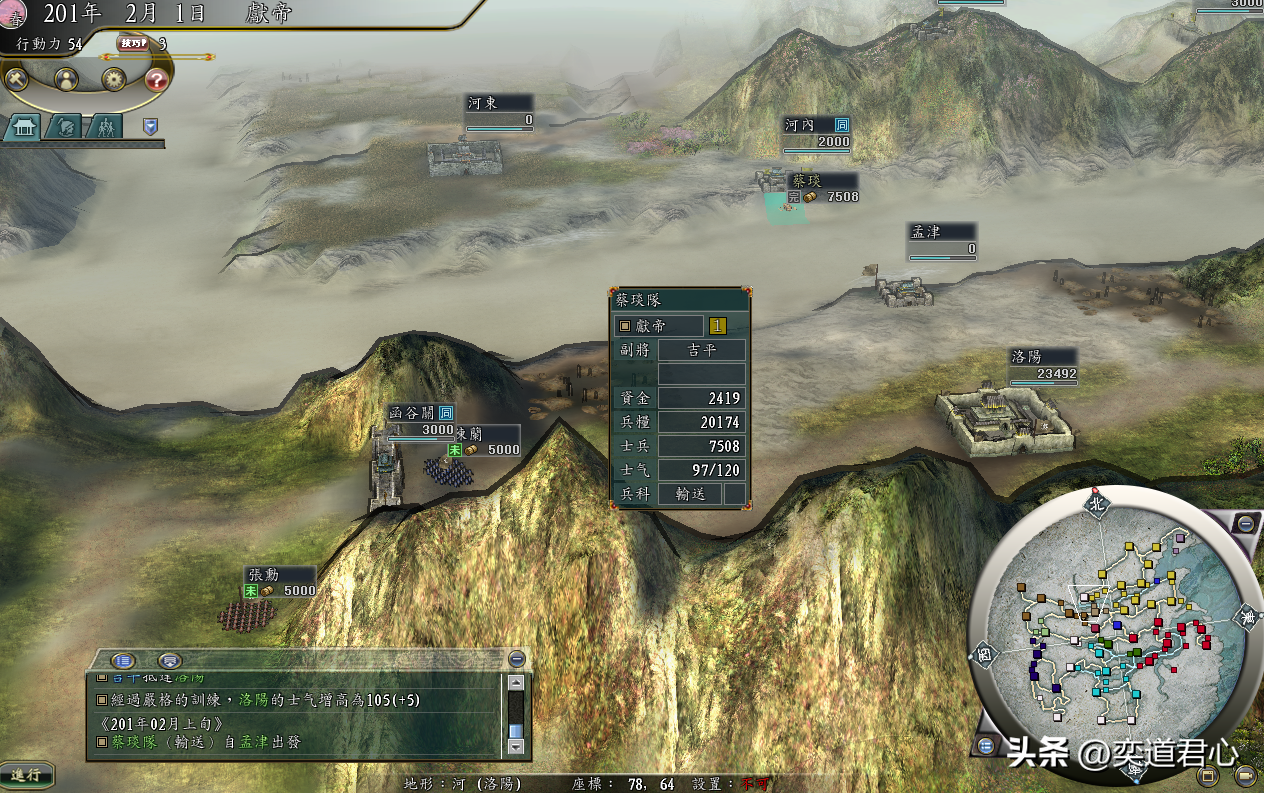Open the gear settings icon

tap(114, 79)
